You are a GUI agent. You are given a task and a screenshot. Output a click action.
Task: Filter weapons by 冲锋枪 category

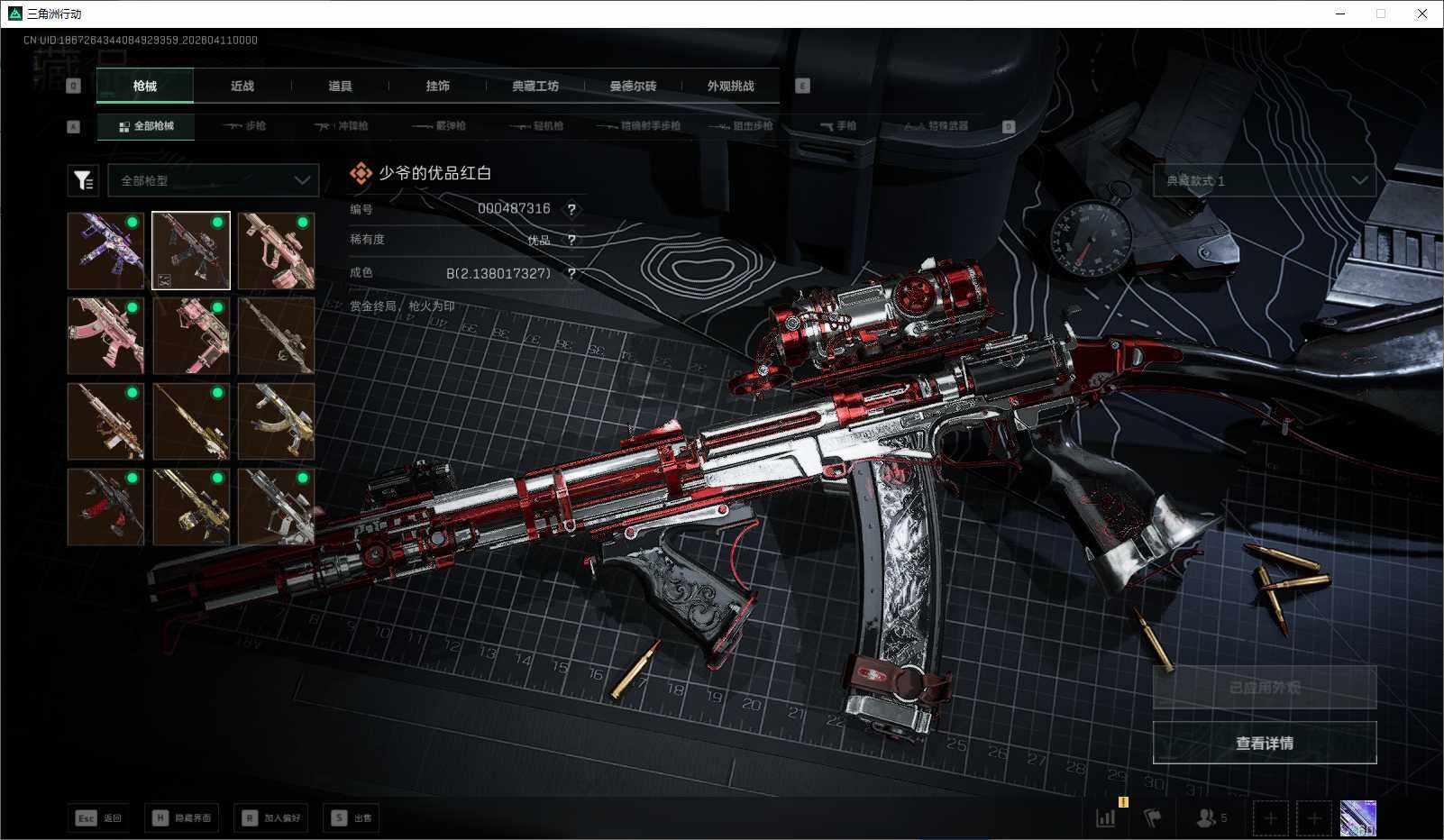point(342,126)
